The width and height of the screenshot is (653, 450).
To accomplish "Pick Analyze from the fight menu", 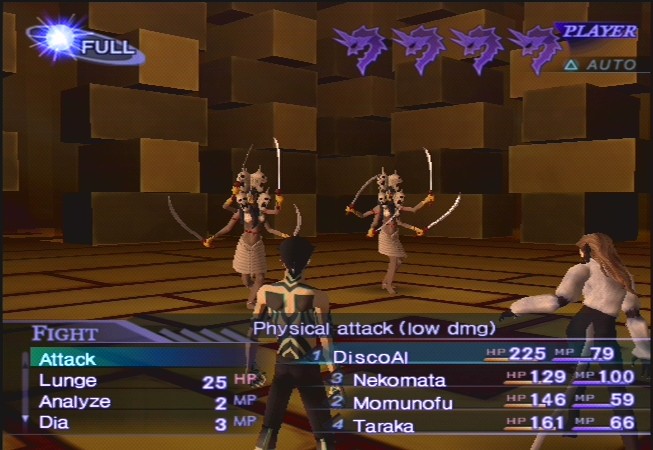I will [75, 402].
